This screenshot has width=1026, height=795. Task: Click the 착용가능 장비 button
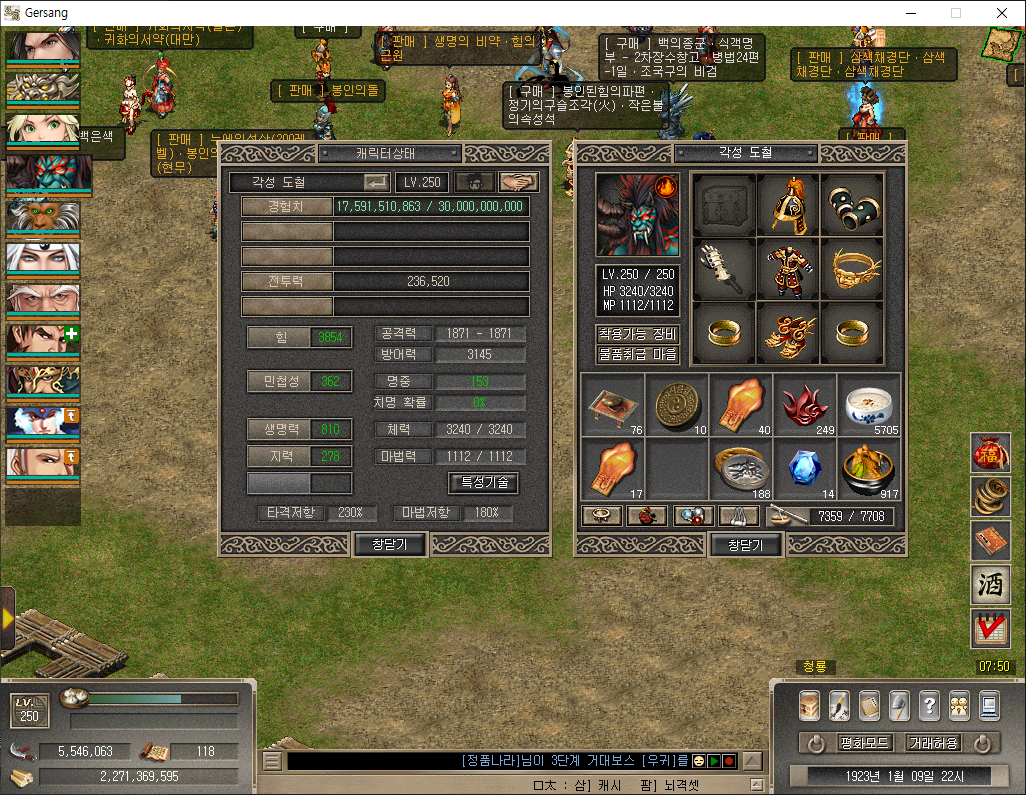[x=638, y=334]
